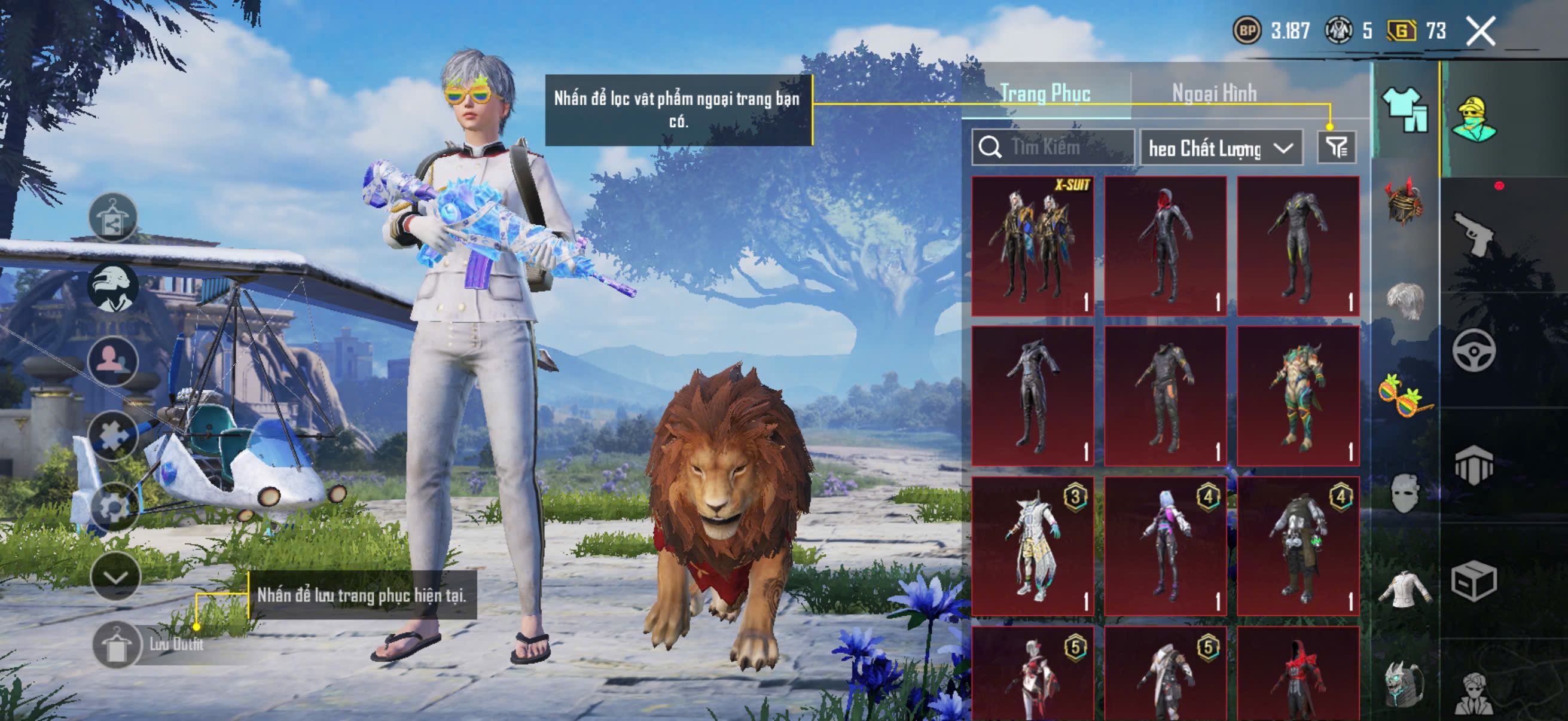This screenshot has width=1568, height=721.
Task: Open the Ngoại Hình tab
Action: pyautogui.click(x=1214, y=94)
